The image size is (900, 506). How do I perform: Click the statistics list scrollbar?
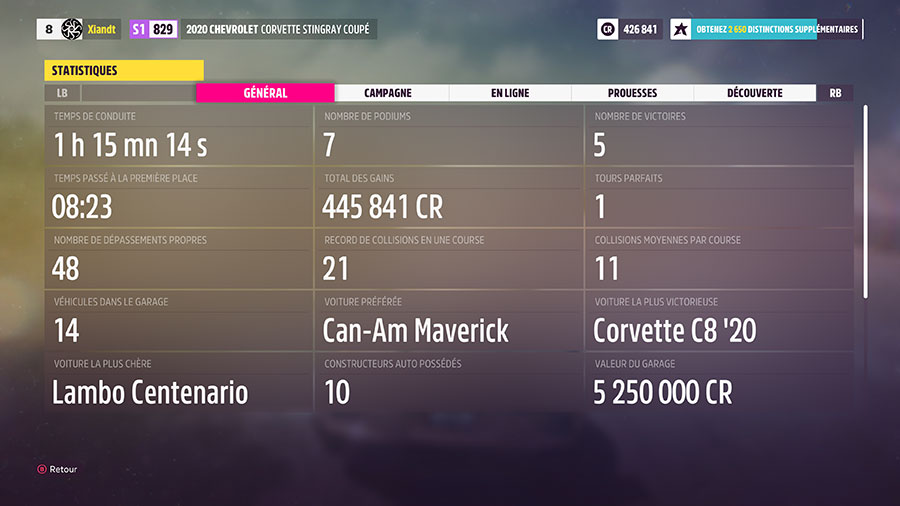pyautogui.click(x=866, y=200)
